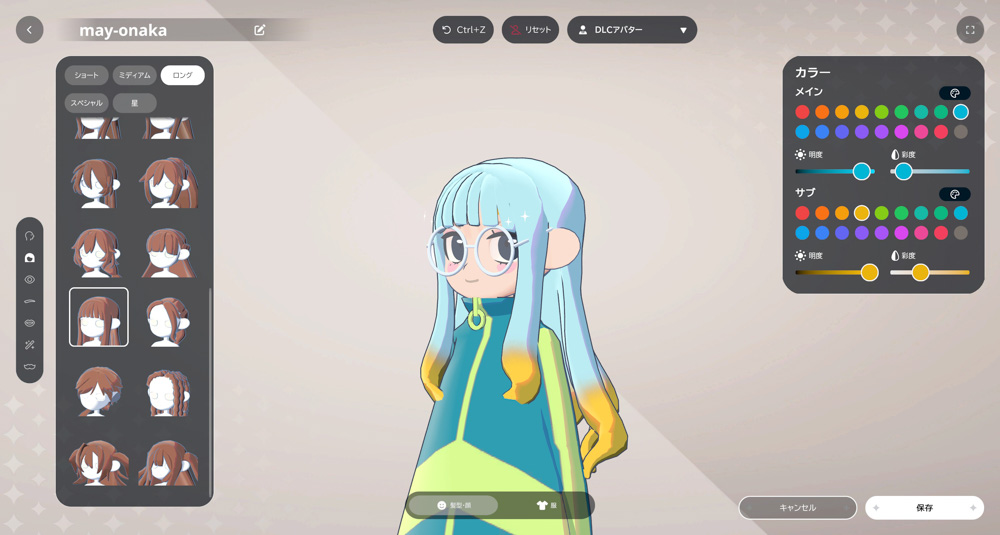Image resolution: width=1000 pixels, height=535 pixels.
Task: Undo the last change with Ctrl+Z button
Action: pos(463,30)
